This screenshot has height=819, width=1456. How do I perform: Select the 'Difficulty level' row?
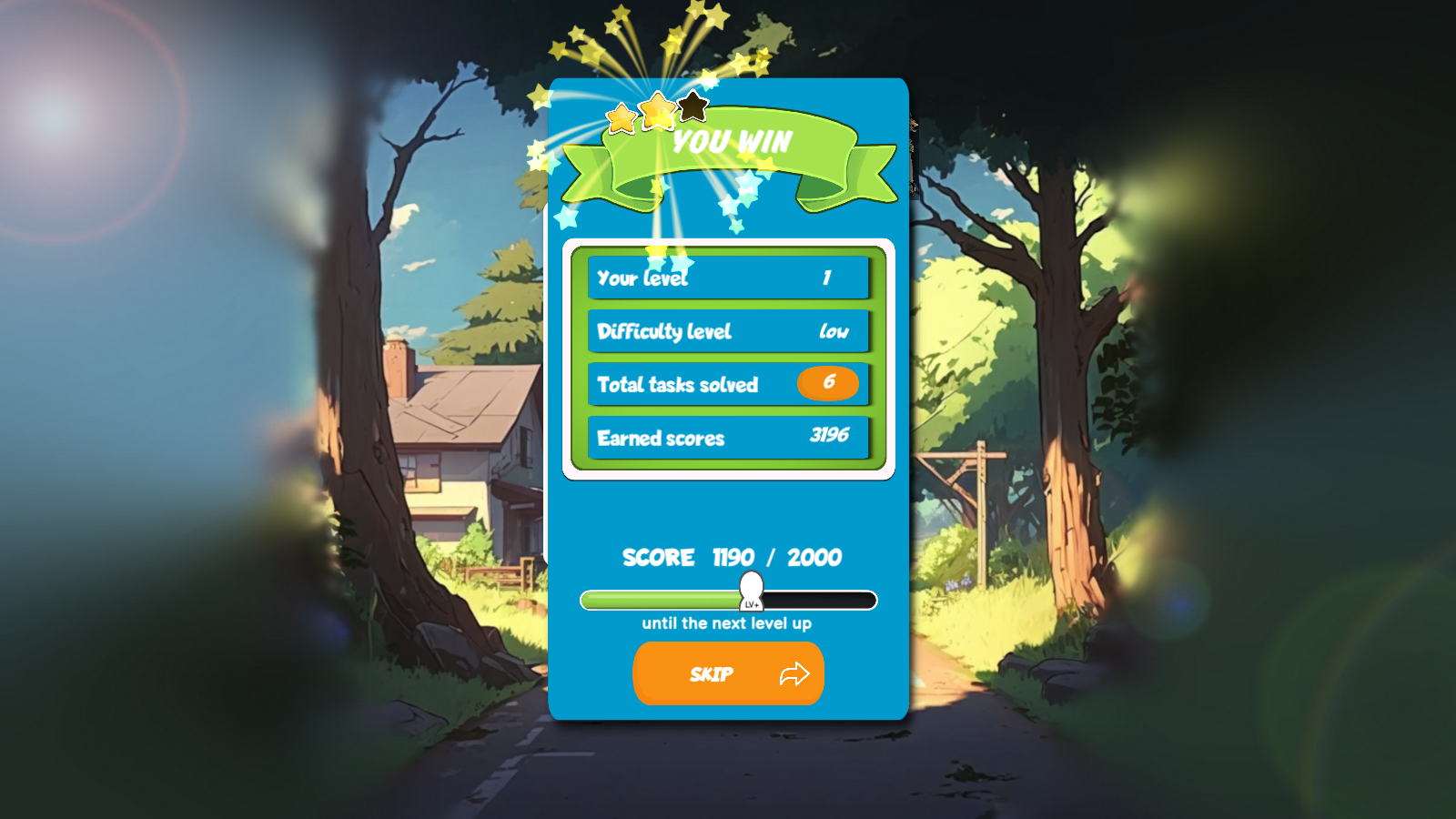[729, 331]
